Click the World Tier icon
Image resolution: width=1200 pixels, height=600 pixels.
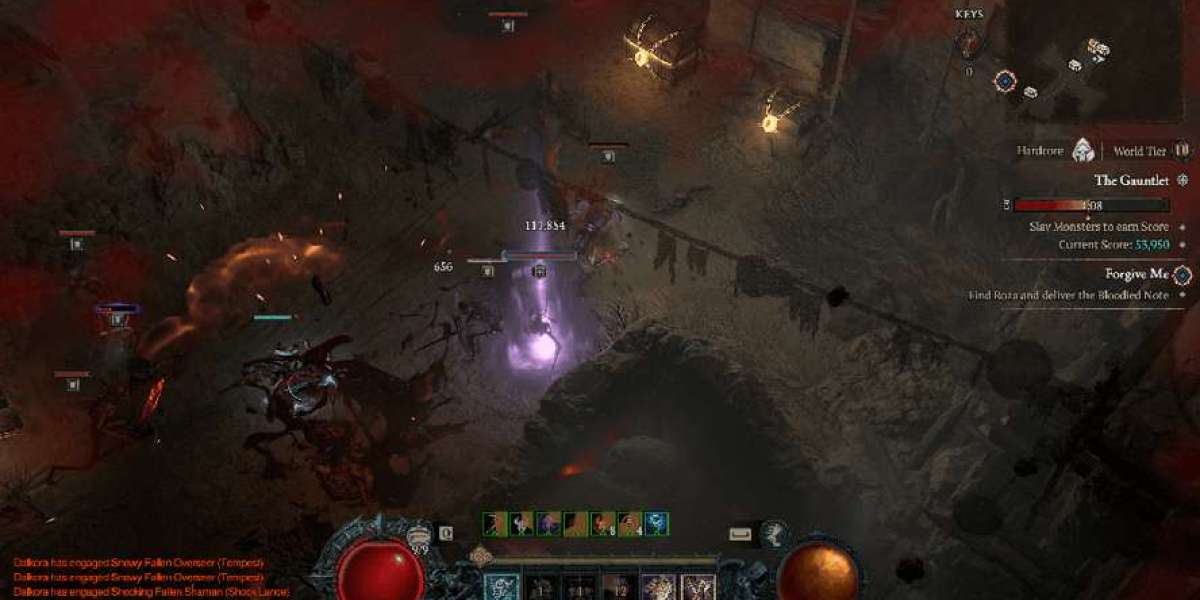pyautogui.click(x=1181, y=151)
